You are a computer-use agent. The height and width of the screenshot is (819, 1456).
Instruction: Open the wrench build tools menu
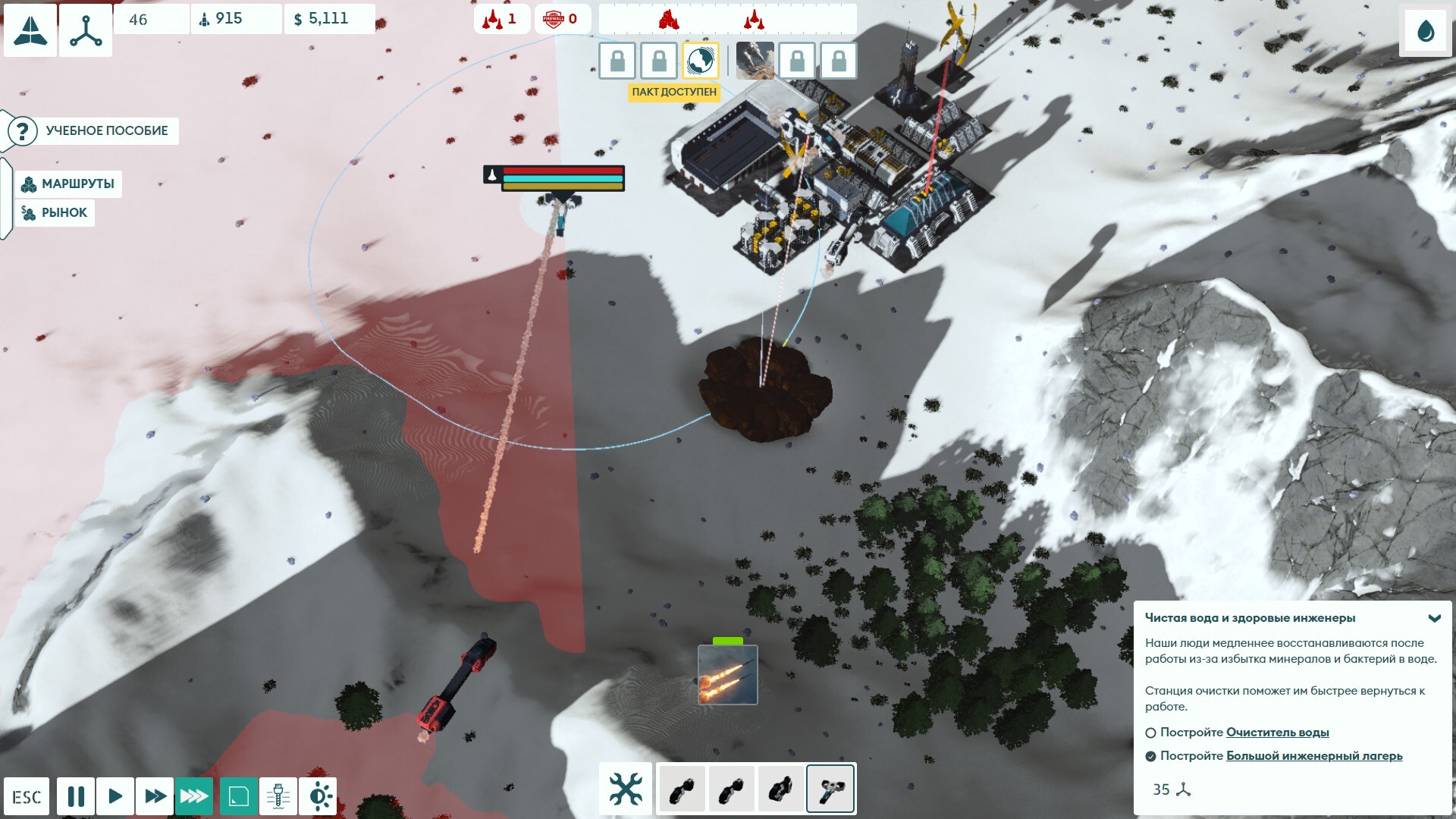click(626, 789)
